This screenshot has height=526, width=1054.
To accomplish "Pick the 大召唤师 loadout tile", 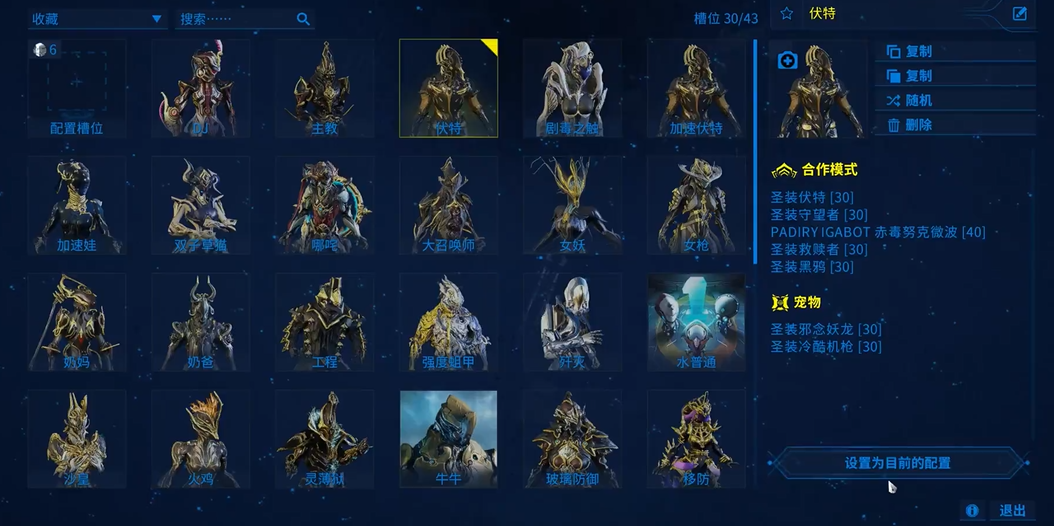I will 448,205.
